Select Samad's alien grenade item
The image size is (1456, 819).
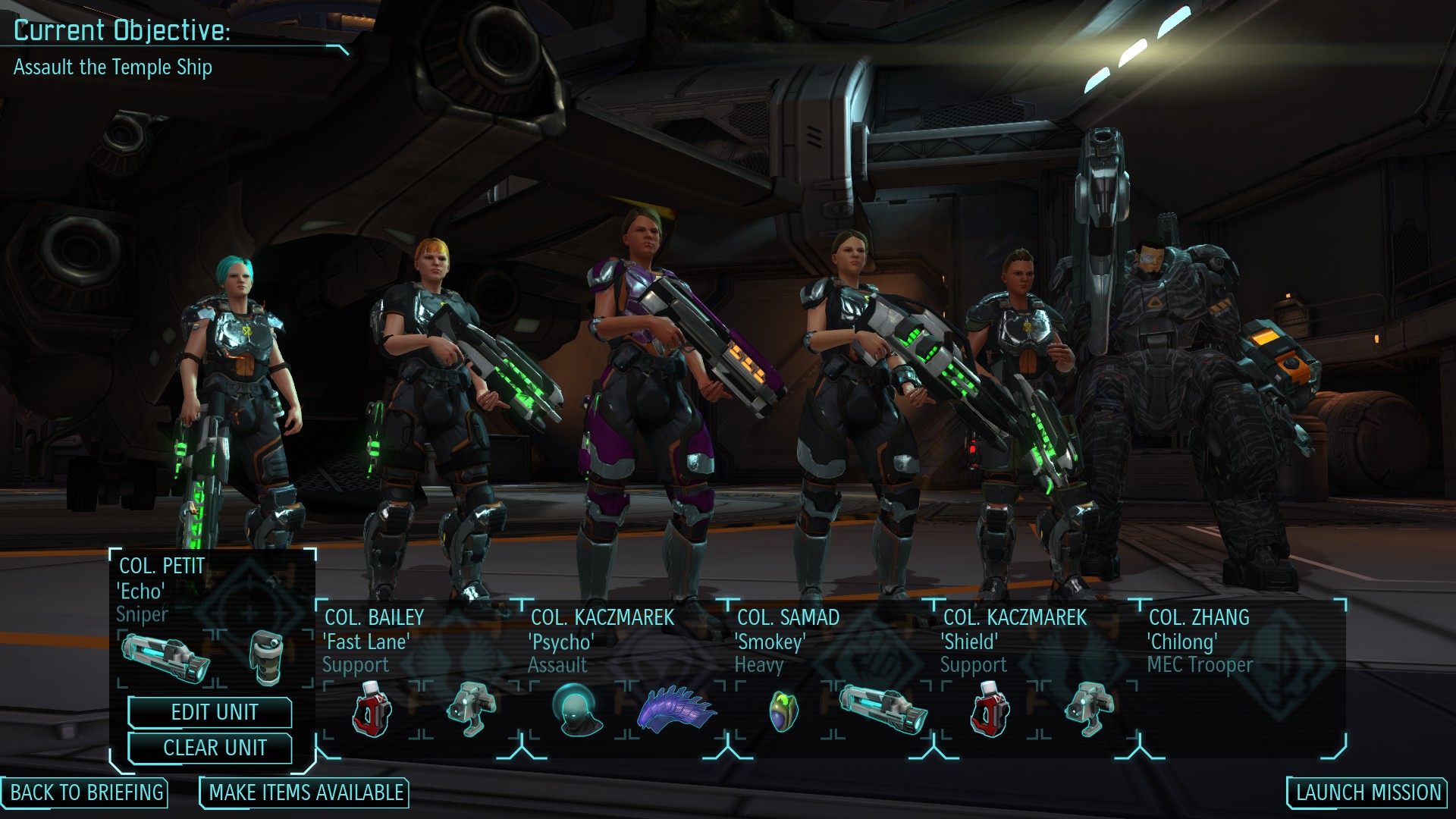click(783, 711)
